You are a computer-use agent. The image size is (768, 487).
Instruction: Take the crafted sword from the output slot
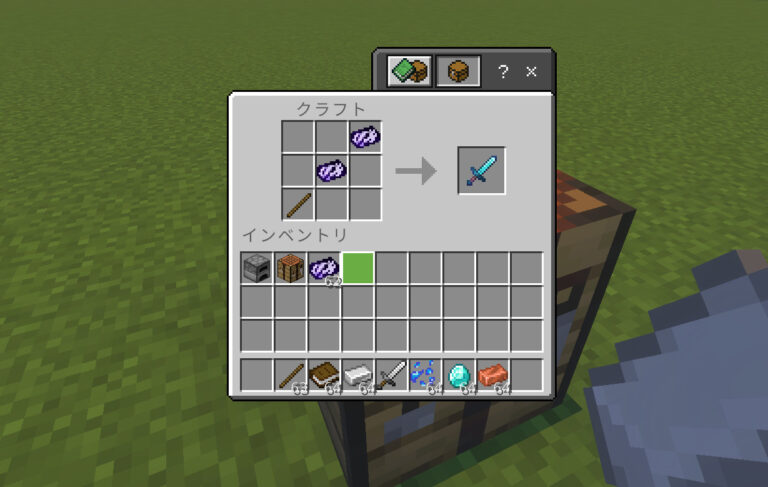[481, 171]
